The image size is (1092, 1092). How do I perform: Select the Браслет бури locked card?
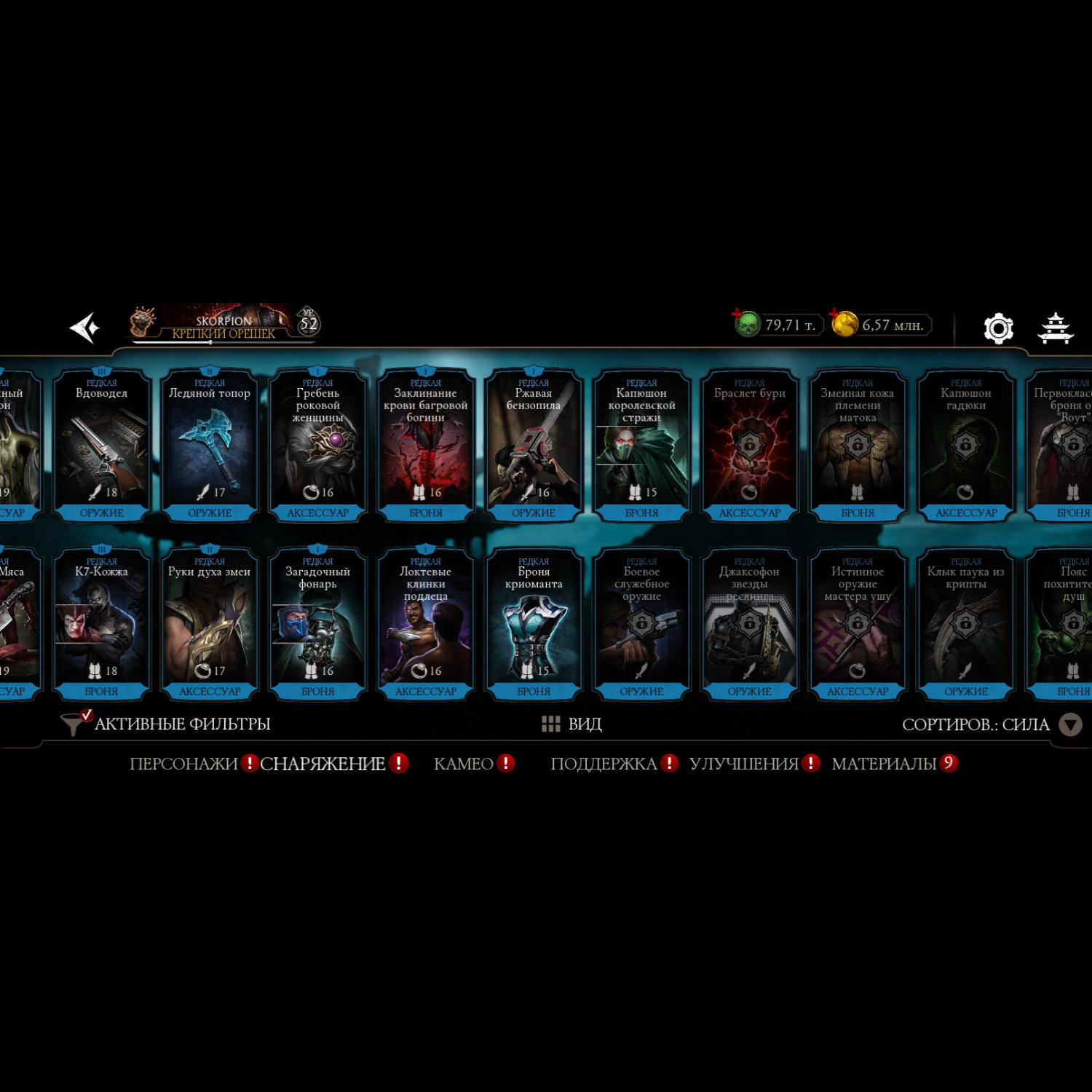tap(750, 446)
